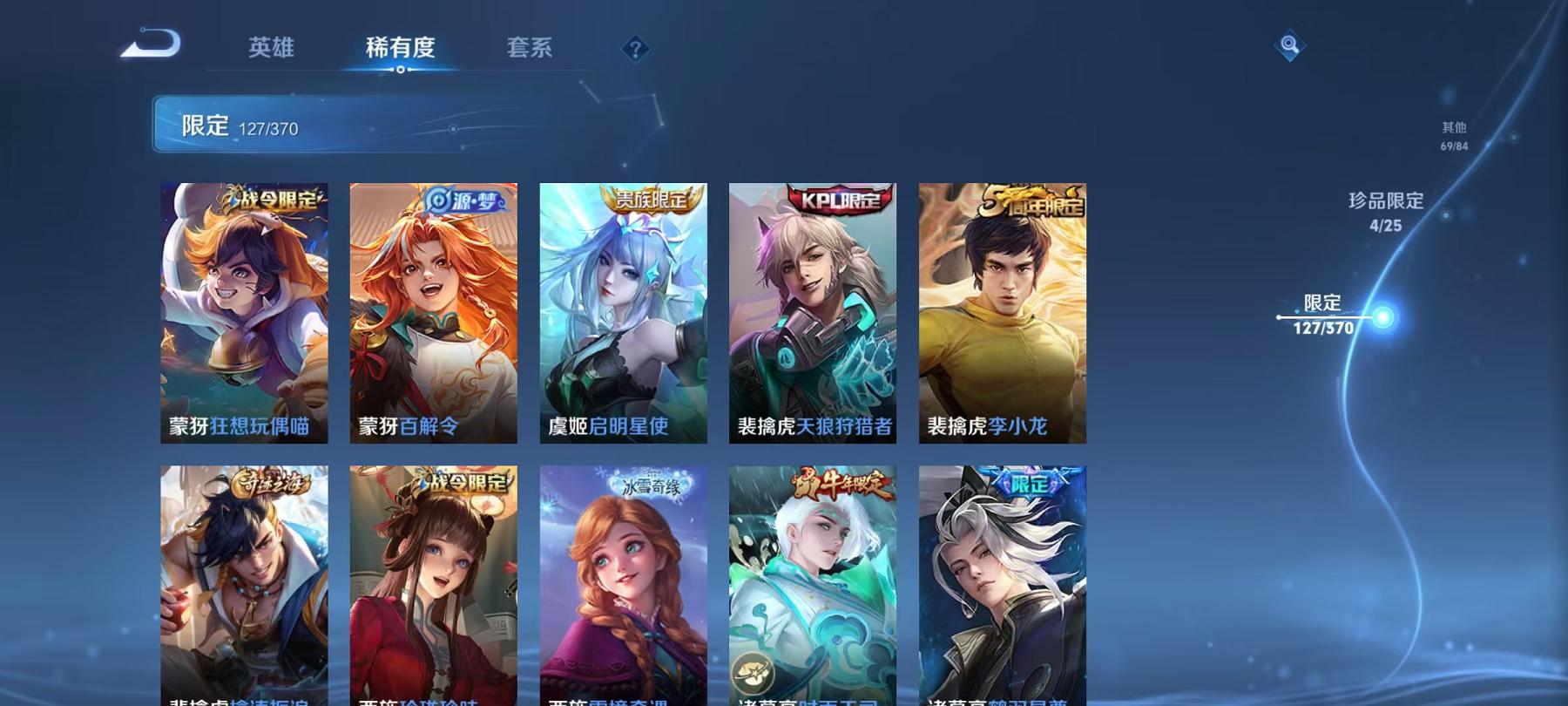Switch to the 套系 tab
The height and width of the screenshot is (706, 1568).
530,48
